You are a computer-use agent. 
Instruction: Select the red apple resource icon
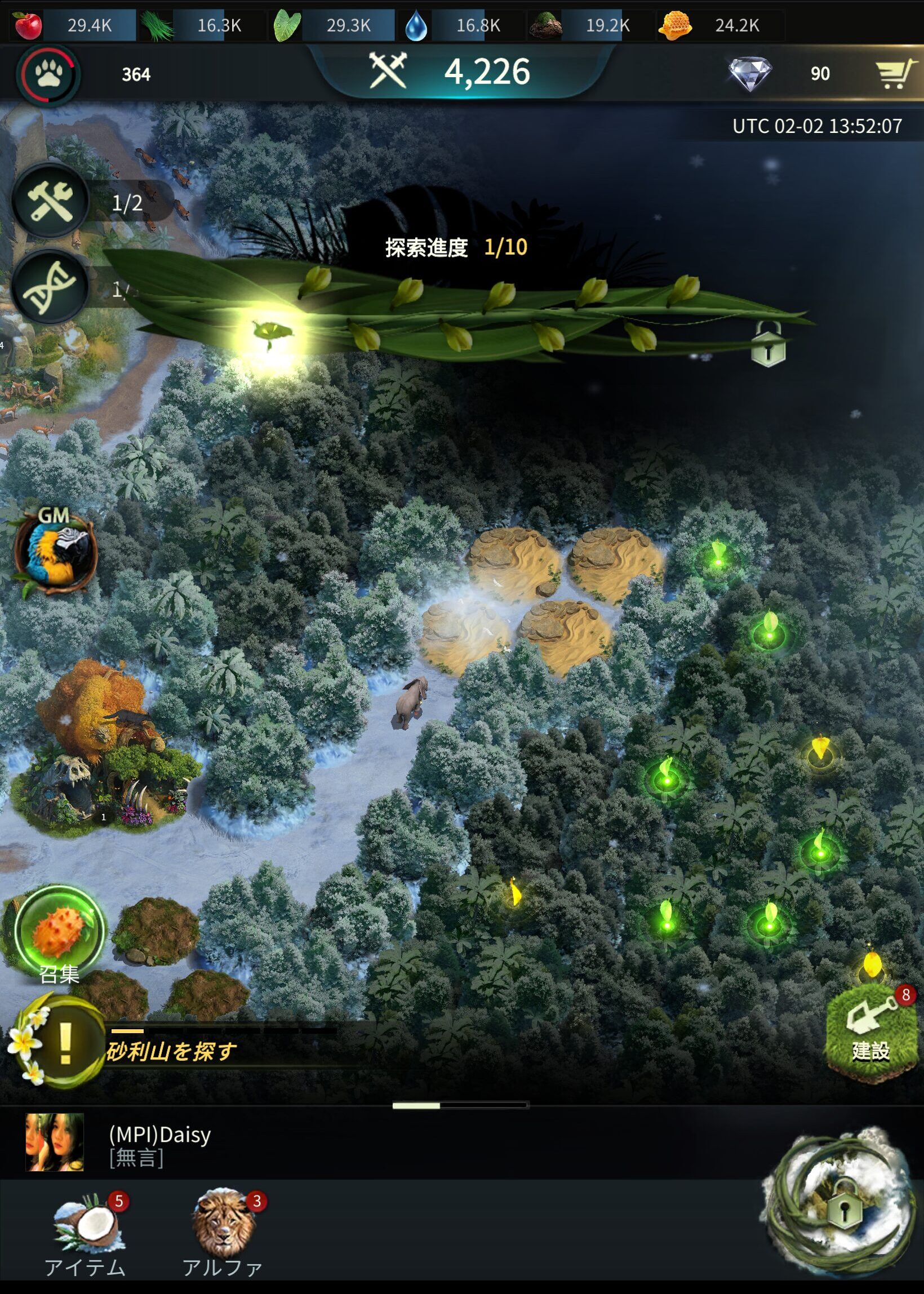pyautogui.click(x=27, y=25)
